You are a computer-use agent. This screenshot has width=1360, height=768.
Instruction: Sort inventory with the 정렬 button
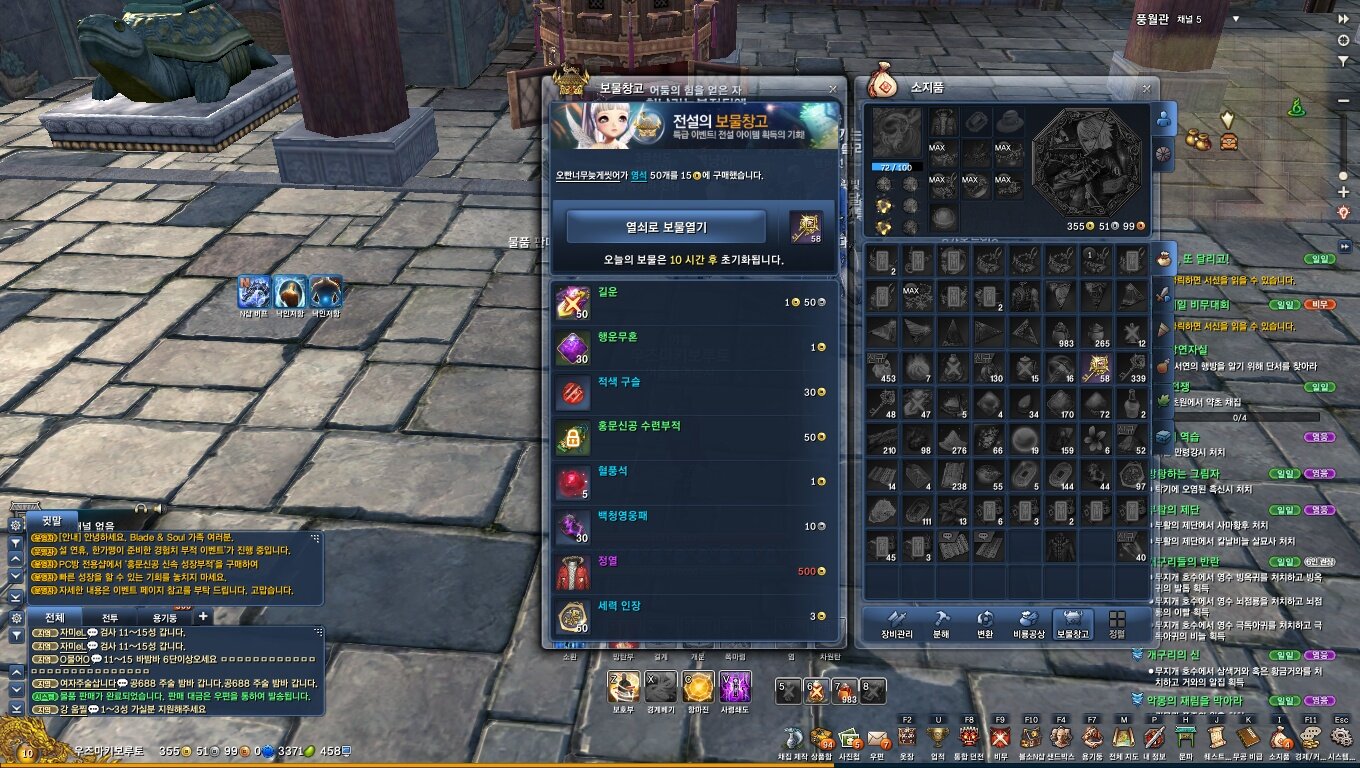pos(1117,624)
